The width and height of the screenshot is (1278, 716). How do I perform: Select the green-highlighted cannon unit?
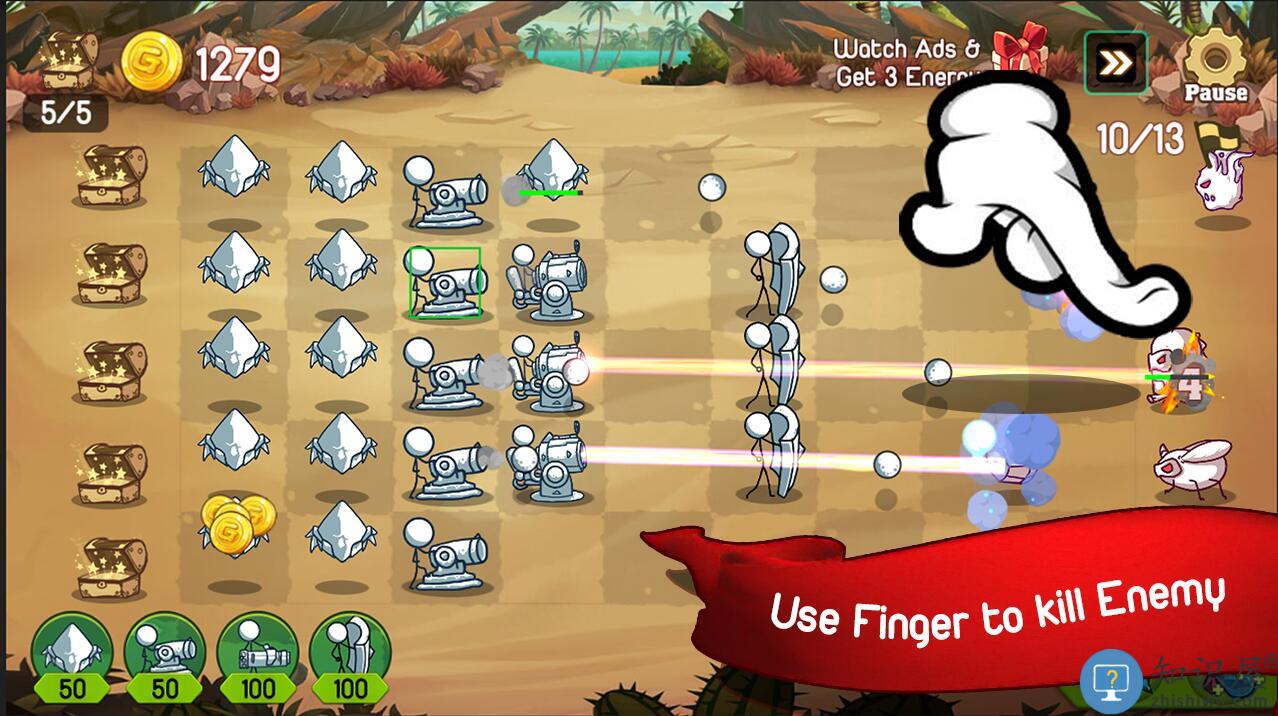click(x=445, y=283)
